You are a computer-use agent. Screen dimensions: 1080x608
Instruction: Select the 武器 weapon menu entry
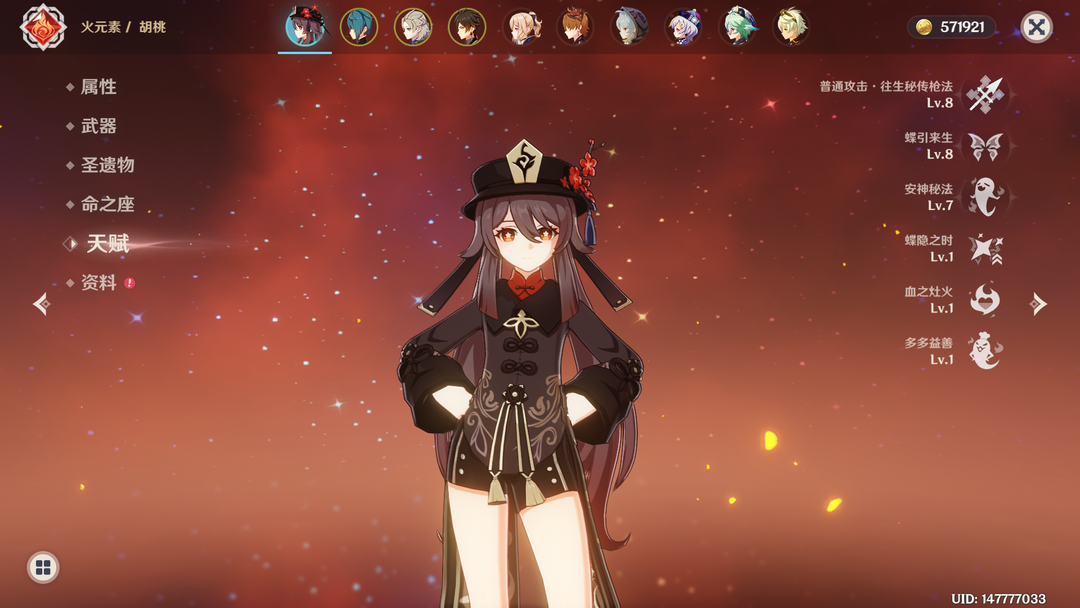tap(98, 126)
